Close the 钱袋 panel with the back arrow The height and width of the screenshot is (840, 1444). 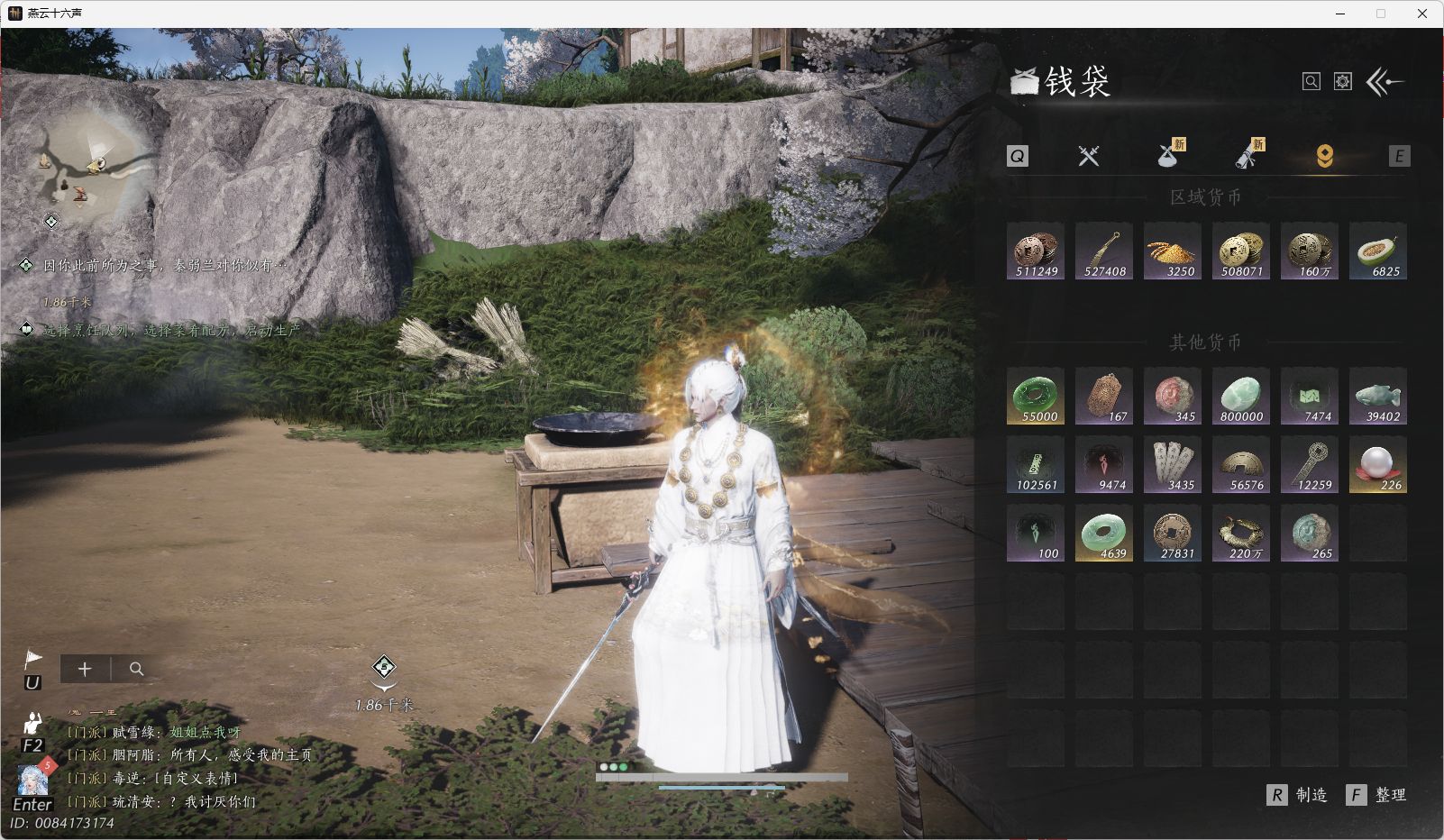point(1385,82)
